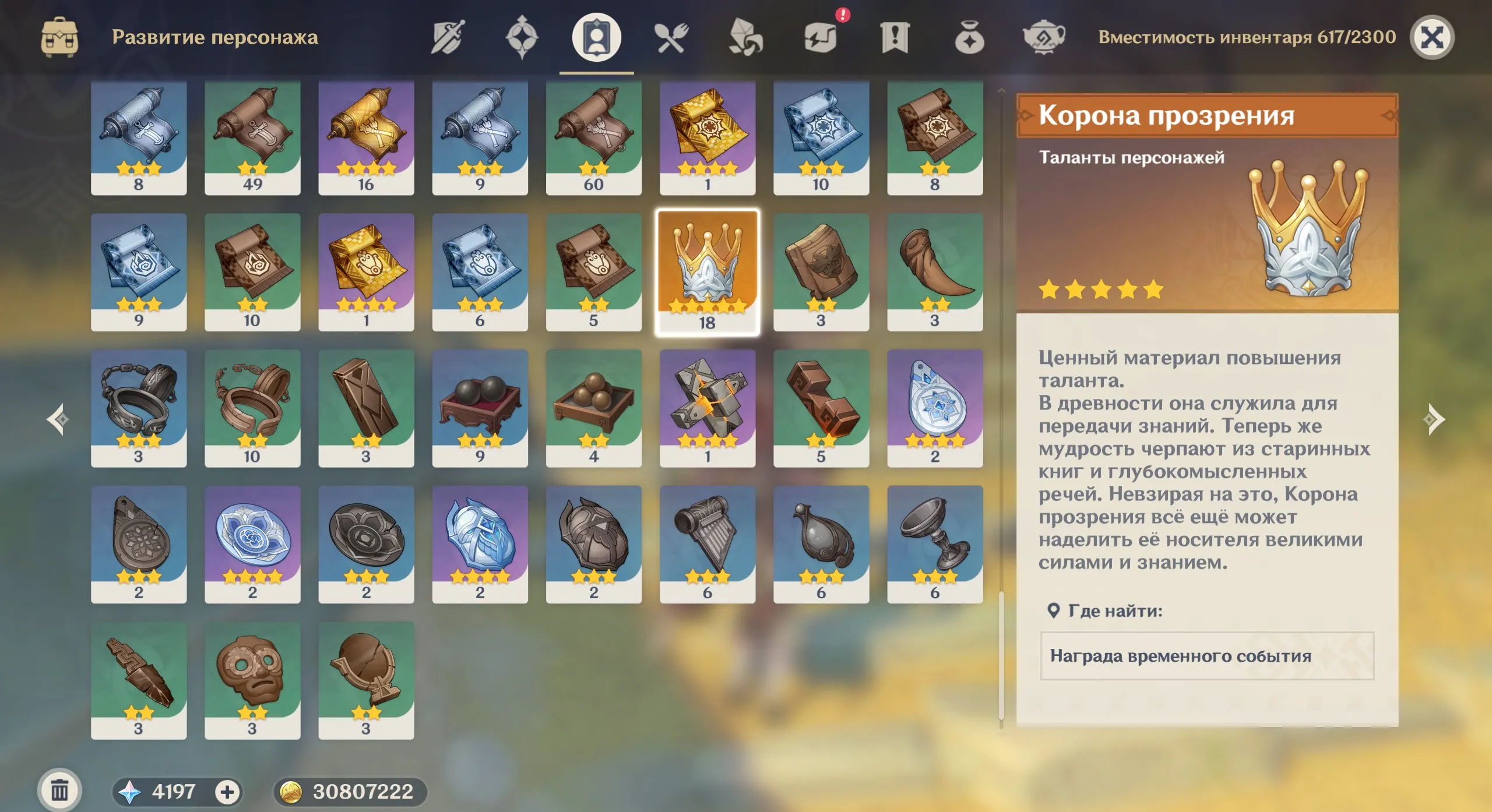Image resolution: width=1492 pixels, height=812 pixels.
Task: Switch to the Food tab with fork and knife
Action: (671, 38)
